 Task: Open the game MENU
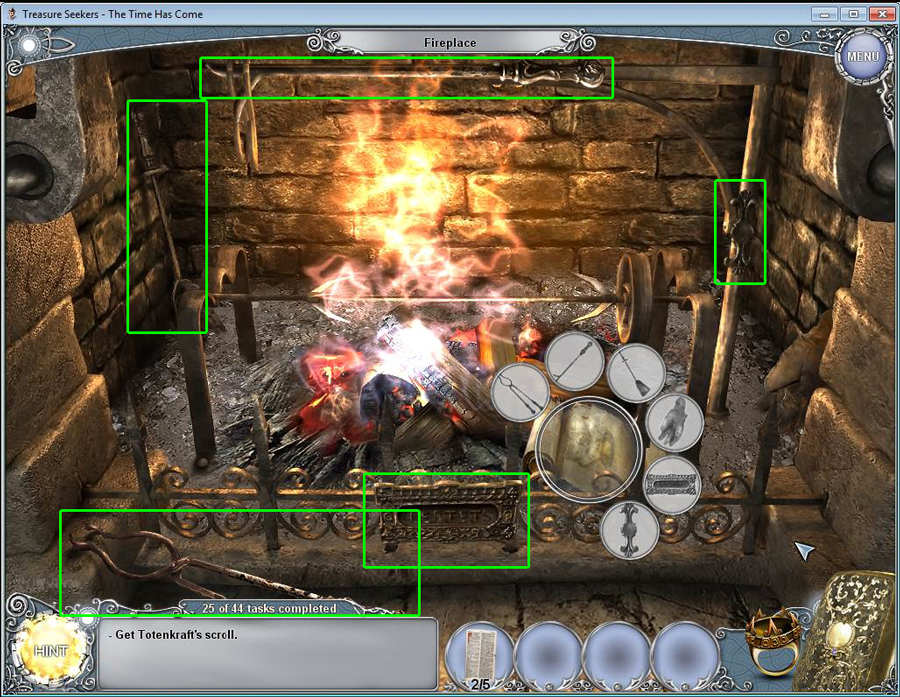coord(862,56)
